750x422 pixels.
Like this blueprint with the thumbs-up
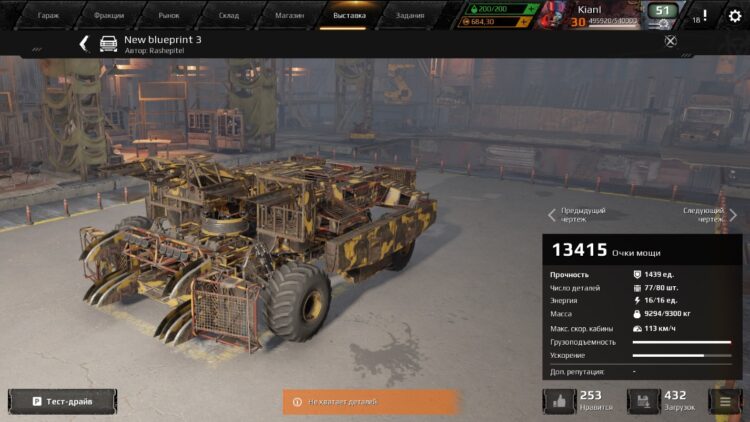559,401
